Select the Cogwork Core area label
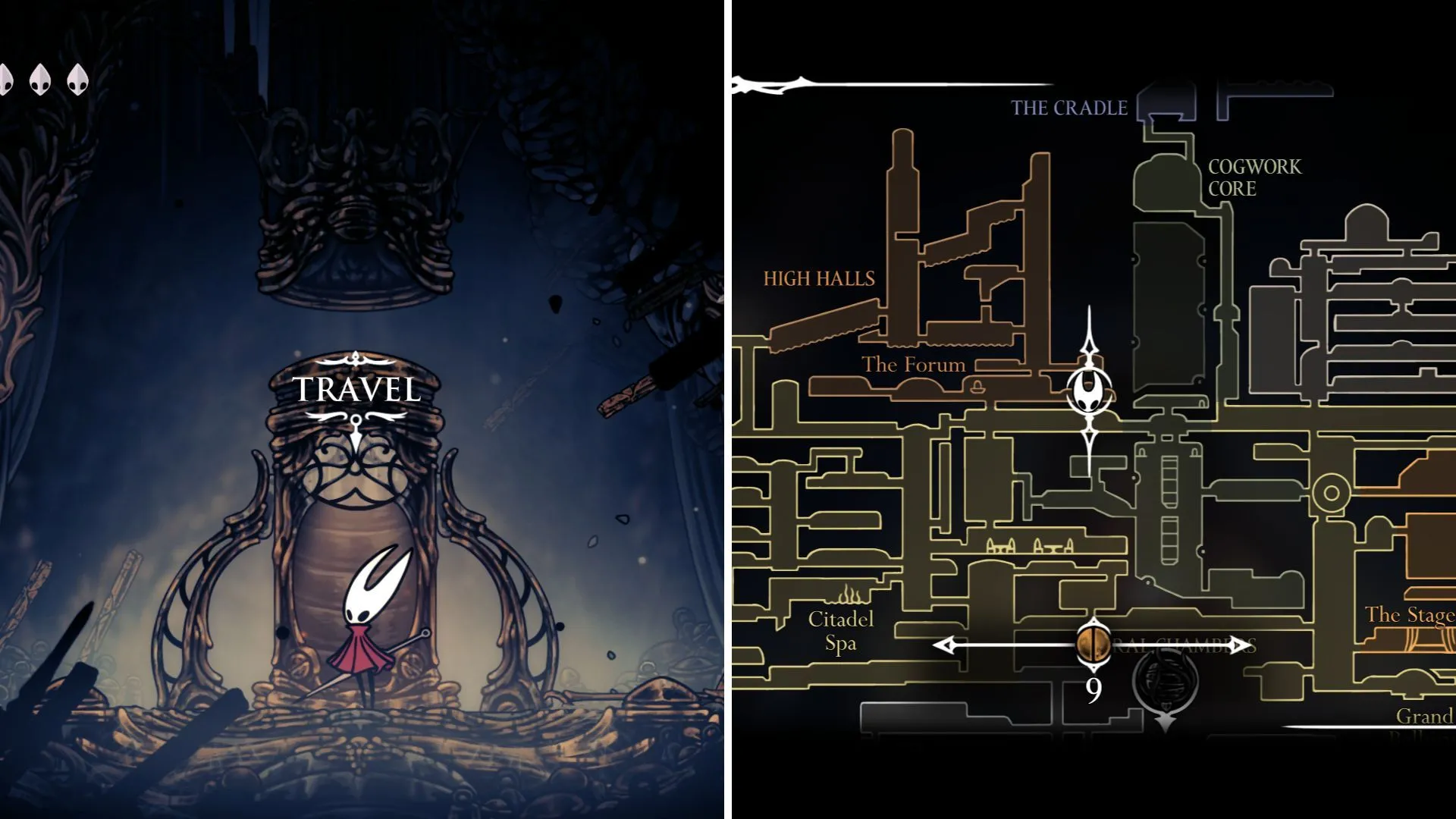Screen dimensions: 1456x819 [x=1254, y=177]
